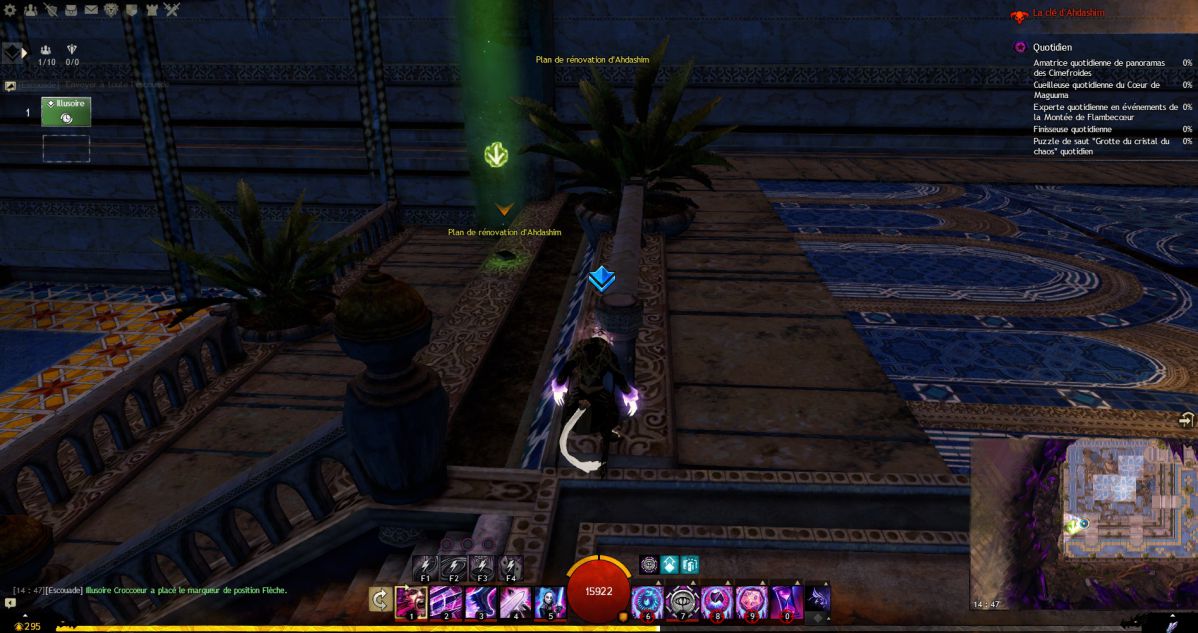Screen dimensions: 1198x633
Task: Open the inventory bag icon
Action: (x=72, y=10)
